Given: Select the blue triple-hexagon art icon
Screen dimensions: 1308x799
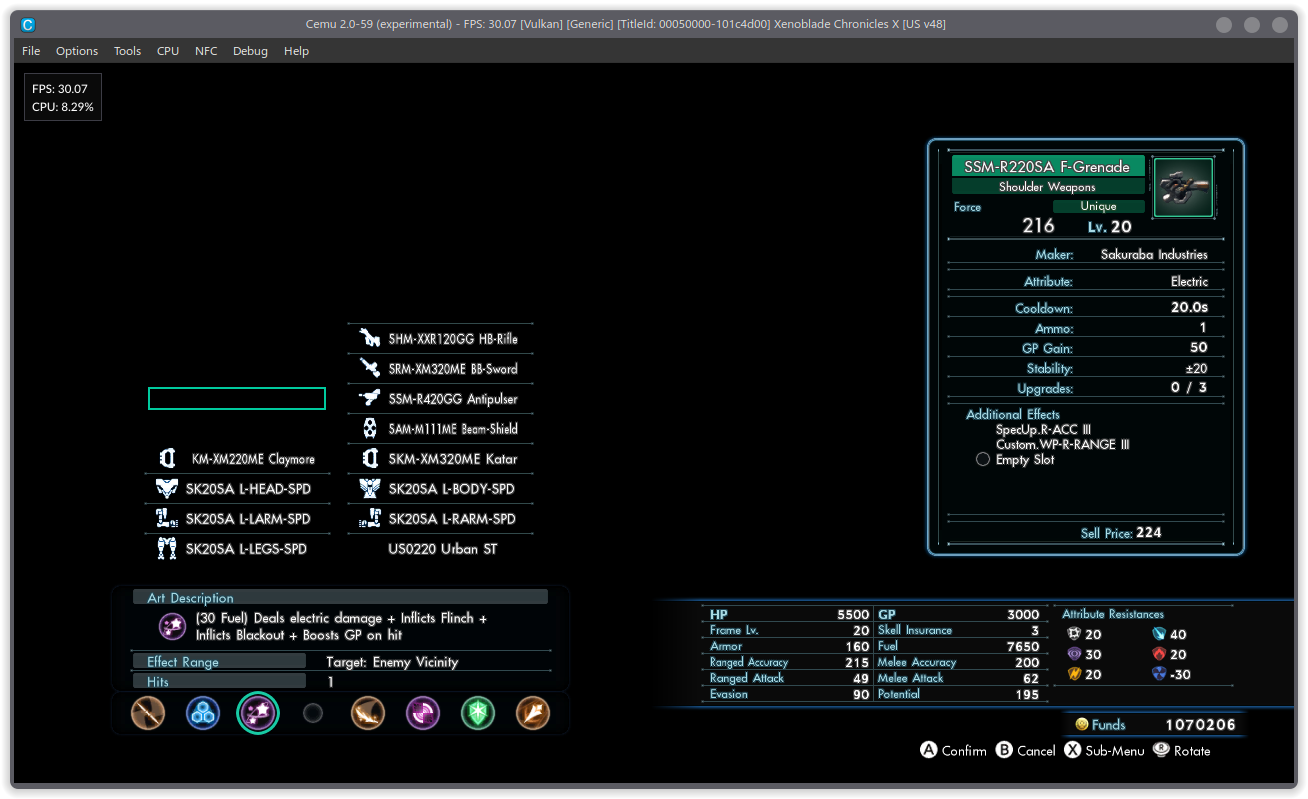Looking at the screenshot, I should (203, 713).
